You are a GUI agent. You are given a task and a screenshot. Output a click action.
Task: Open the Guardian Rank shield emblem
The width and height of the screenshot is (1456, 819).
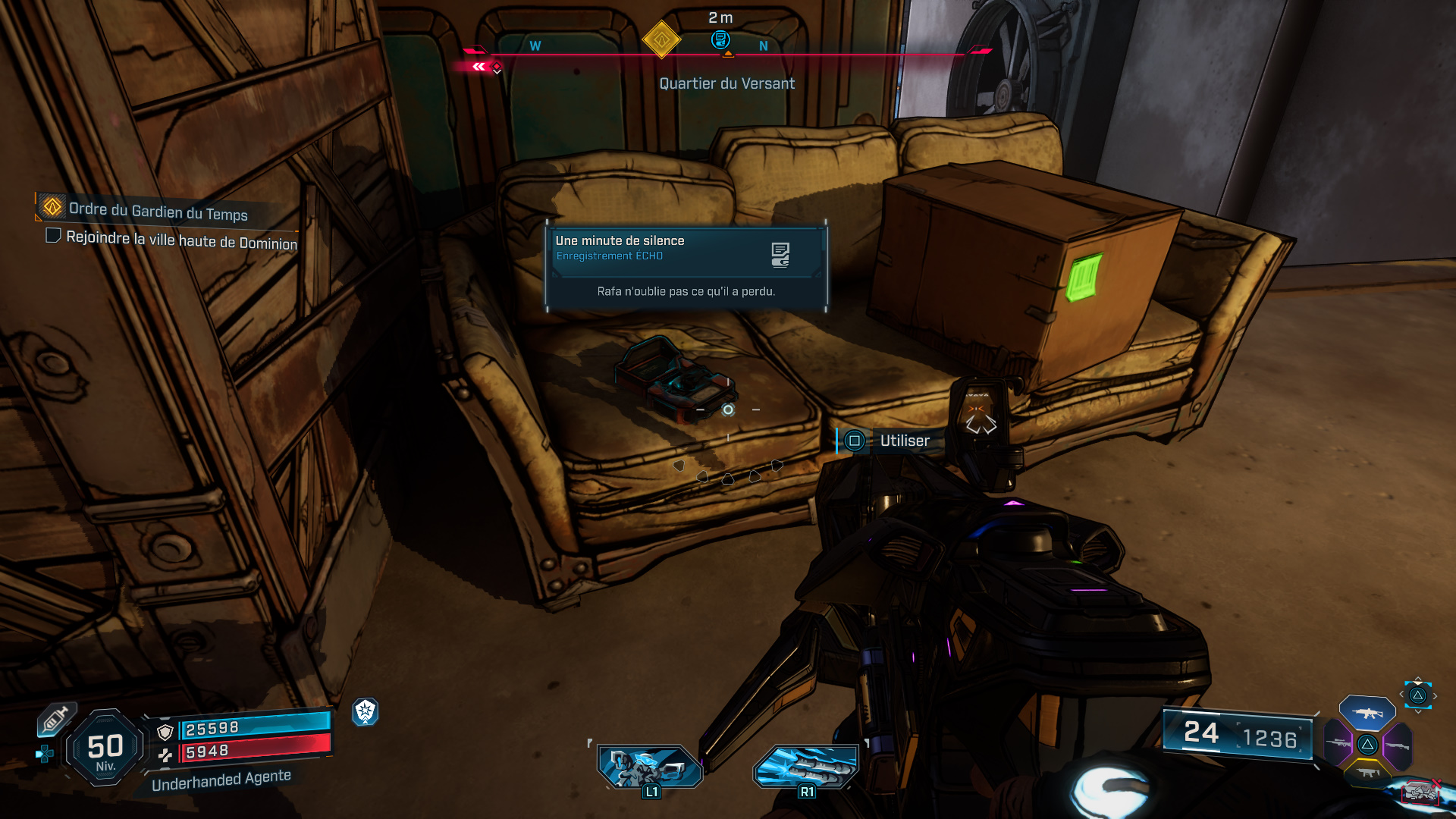(x=367, y=711)
